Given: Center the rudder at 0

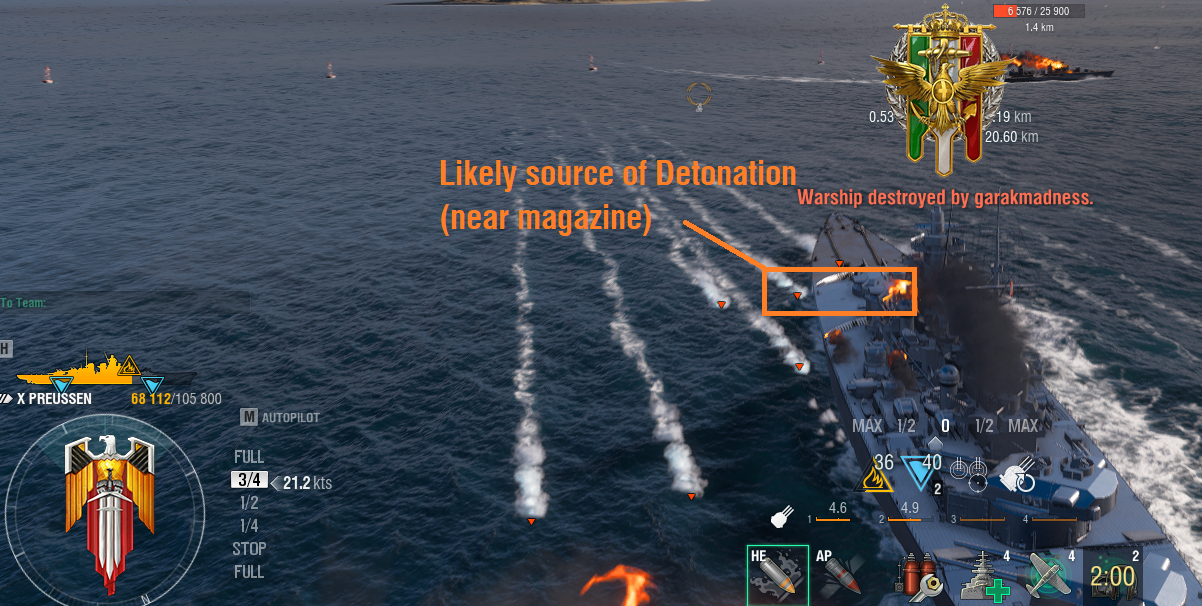Looking at the screenshot, I should pos(944,426).
